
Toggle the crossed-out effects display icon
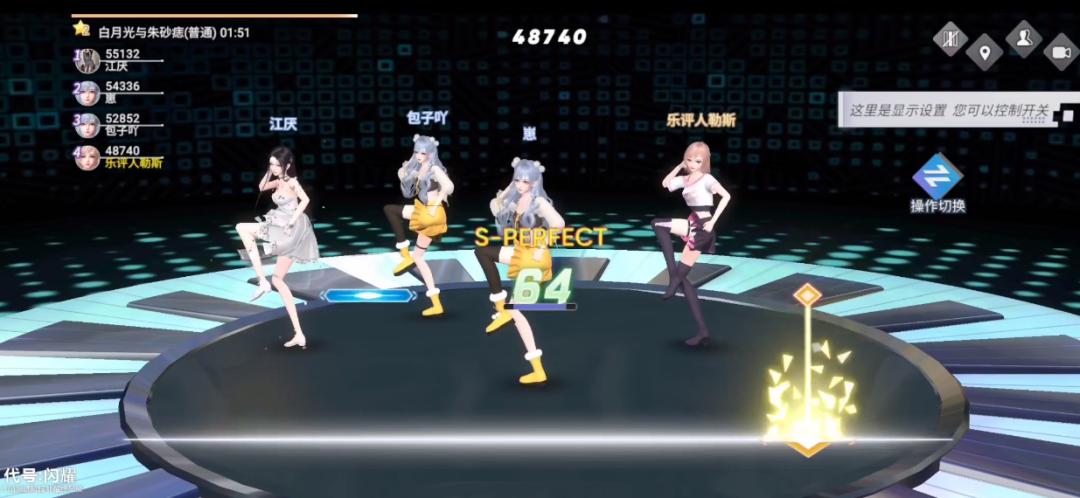point(951,39)
